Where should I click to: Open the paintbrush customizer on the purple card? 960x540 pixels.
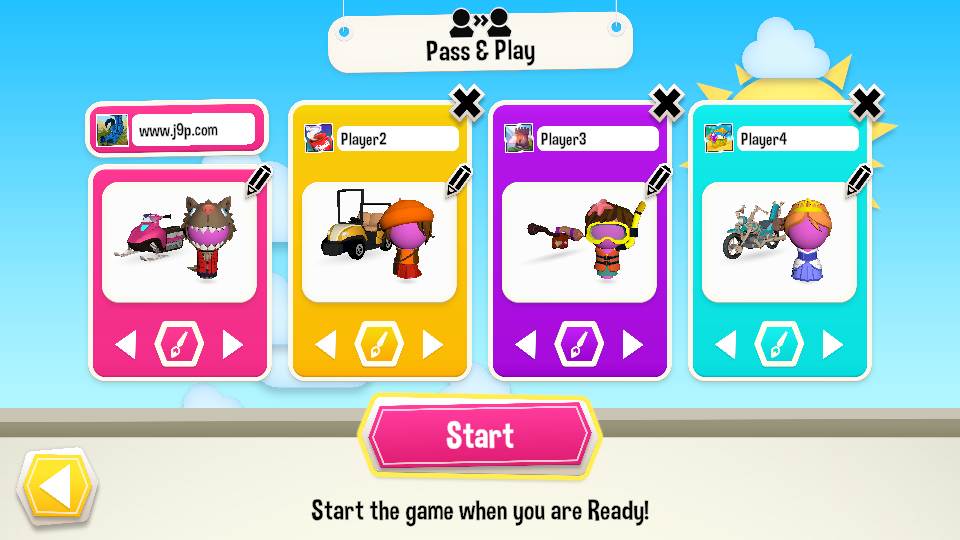point(579,345)
